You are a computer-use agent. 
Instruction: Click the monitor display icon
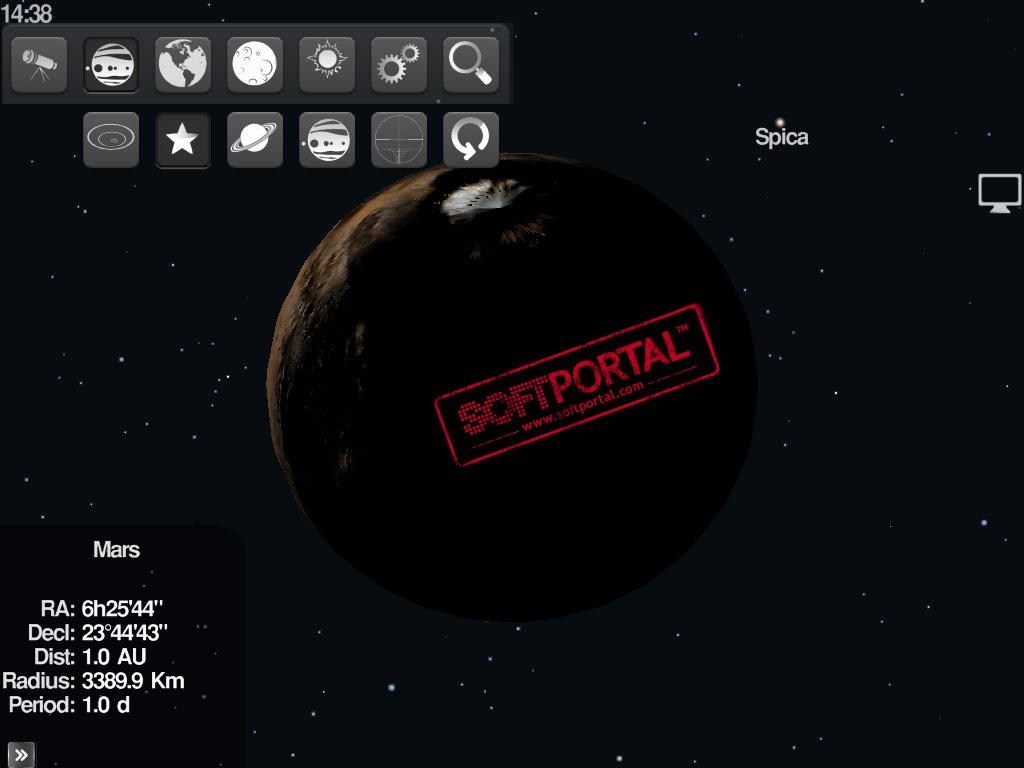click(999, 192)
